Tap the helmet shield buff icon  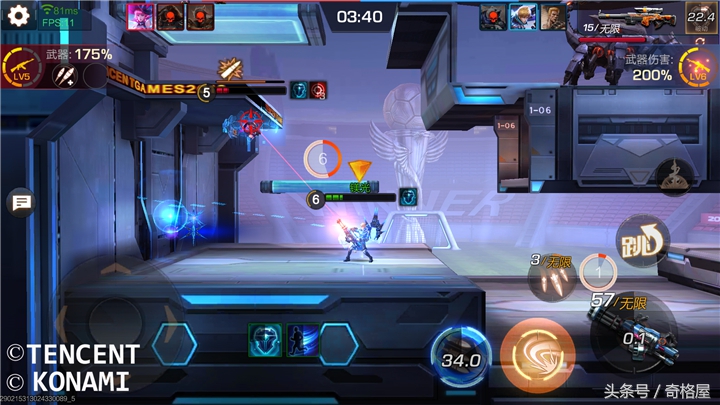coord(263,340)
